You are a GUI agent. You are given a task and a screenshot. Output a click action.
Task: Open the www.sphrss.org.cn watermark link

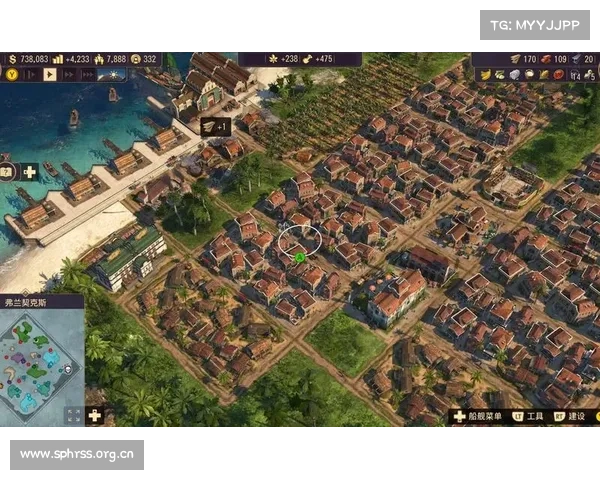pyautogui.click(x=76, y=455)
